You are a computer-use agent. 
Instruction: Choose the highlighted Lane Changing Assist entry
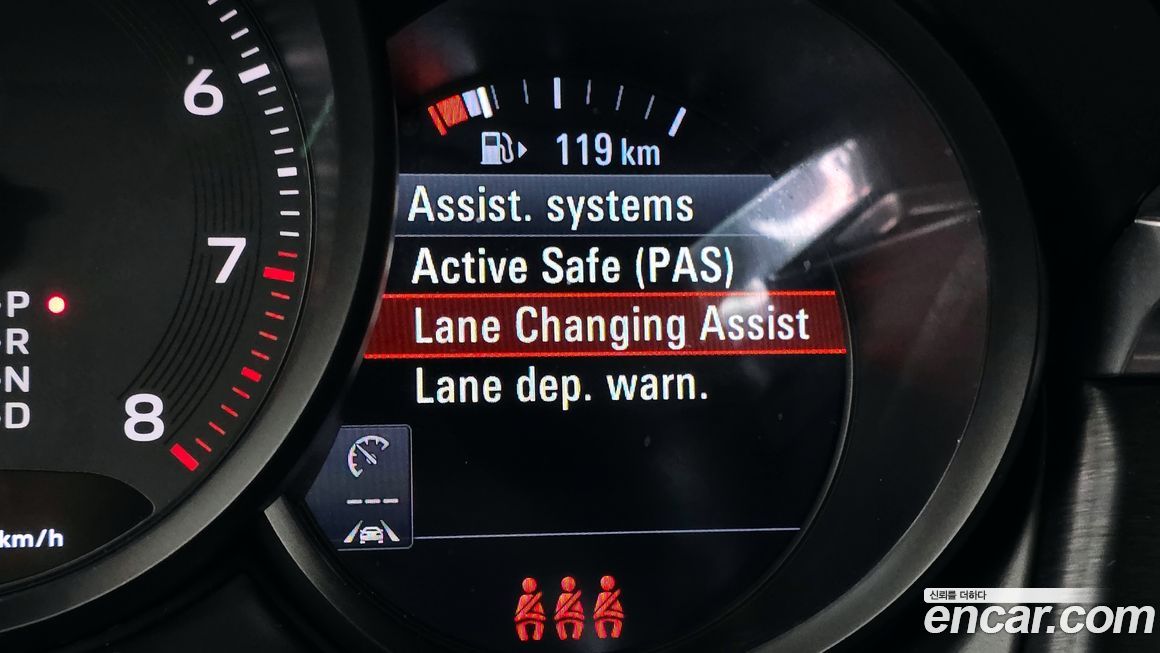610,326
